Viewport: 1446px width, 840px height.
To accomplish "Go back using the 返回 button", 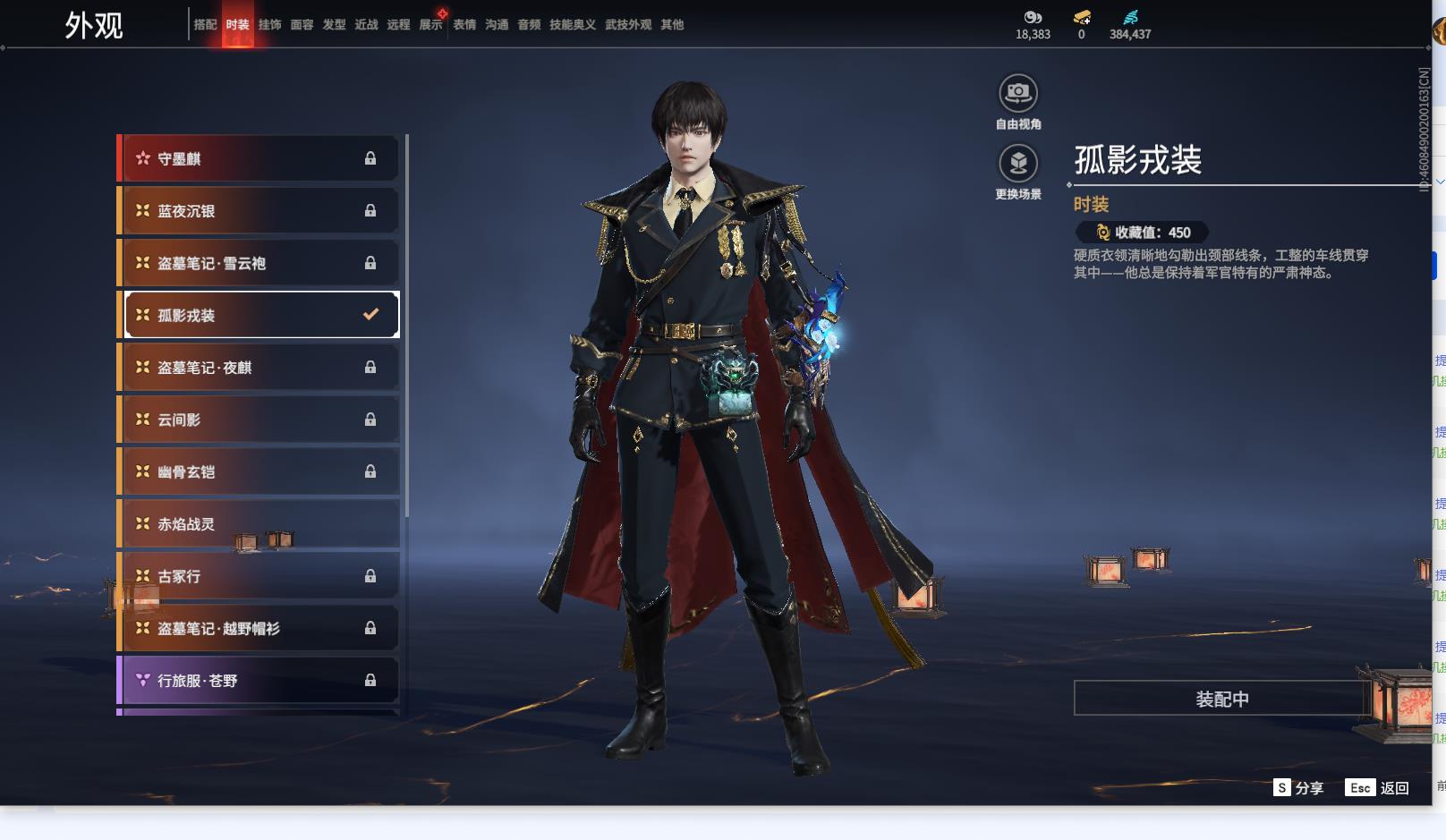I will [x=1378, y=787].
